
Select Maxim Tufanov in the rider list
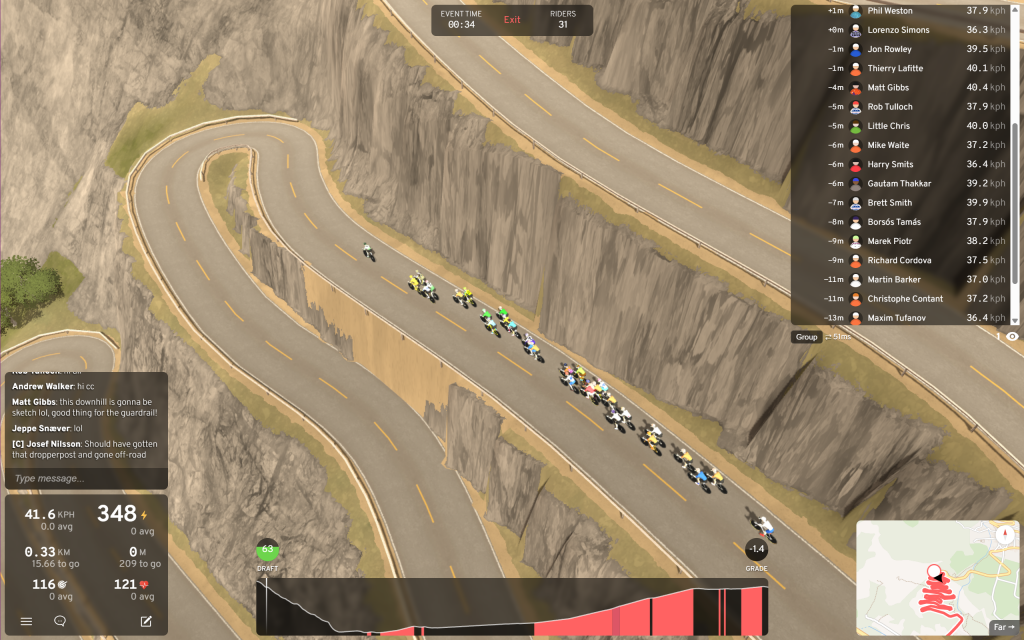tap(898, 318)
